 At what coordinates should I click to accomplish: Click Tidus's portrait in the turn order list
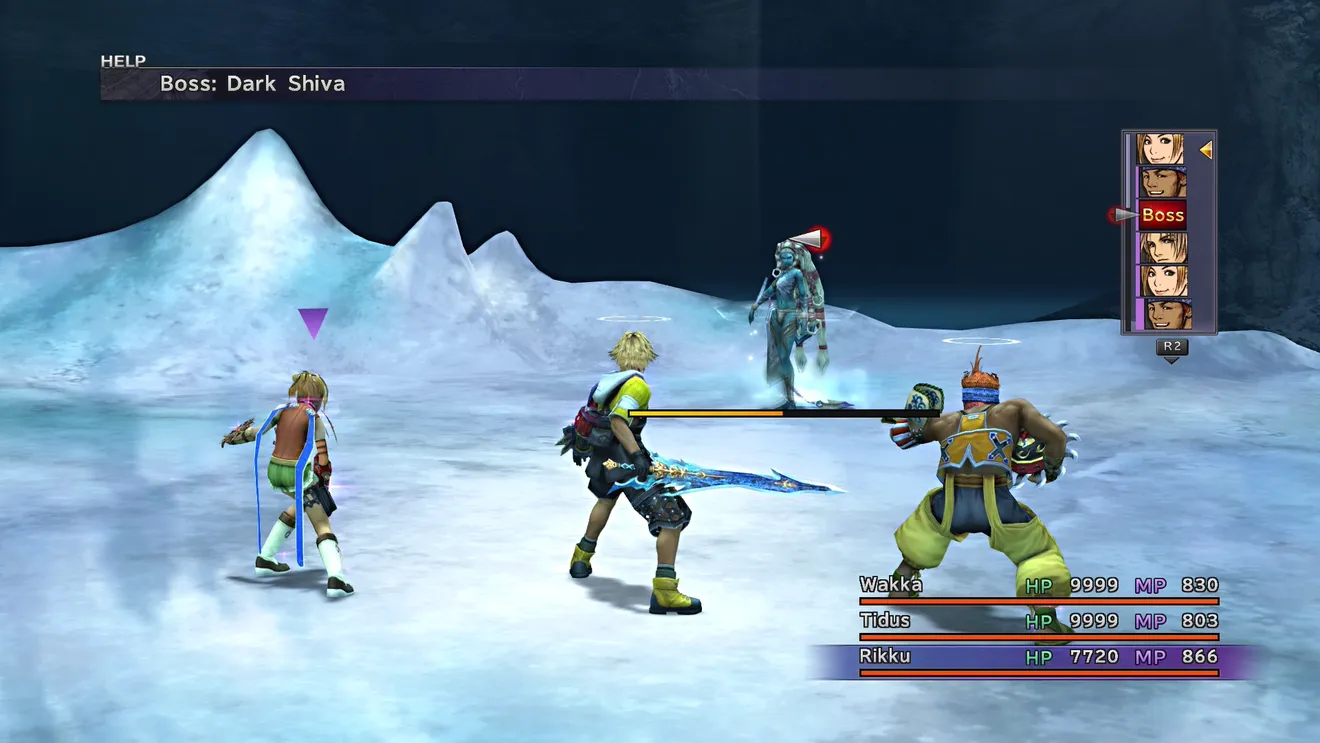(1162, 248)
